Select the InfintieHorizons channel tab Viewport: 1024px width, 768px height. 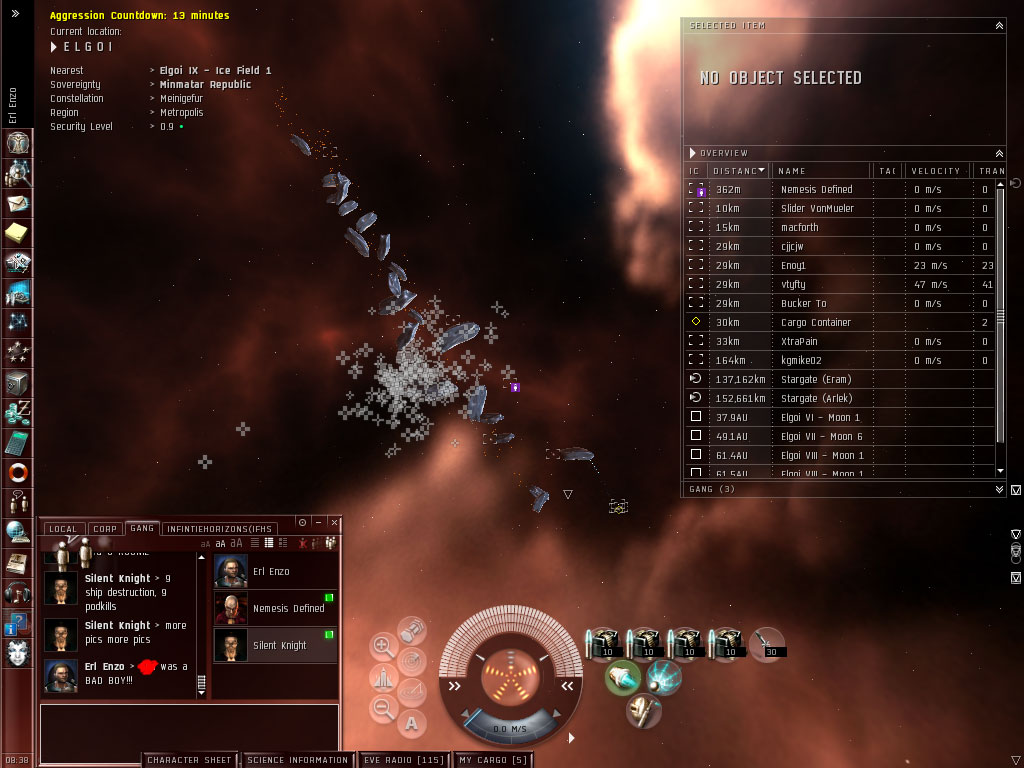(219, 528)
